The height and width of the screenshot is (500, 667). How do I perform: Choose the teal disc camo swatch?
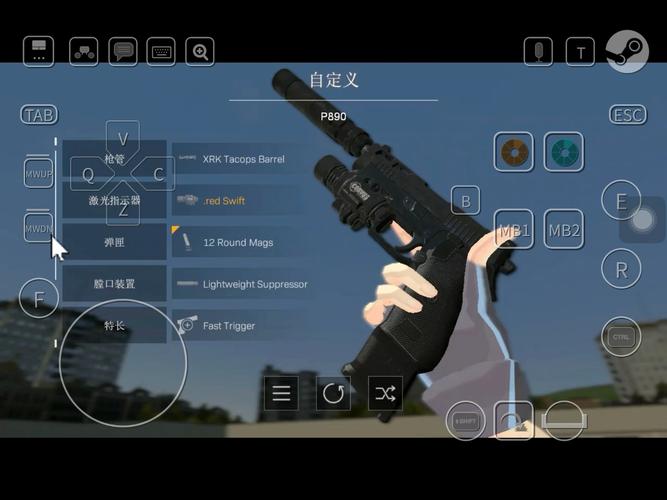point(563,152)
